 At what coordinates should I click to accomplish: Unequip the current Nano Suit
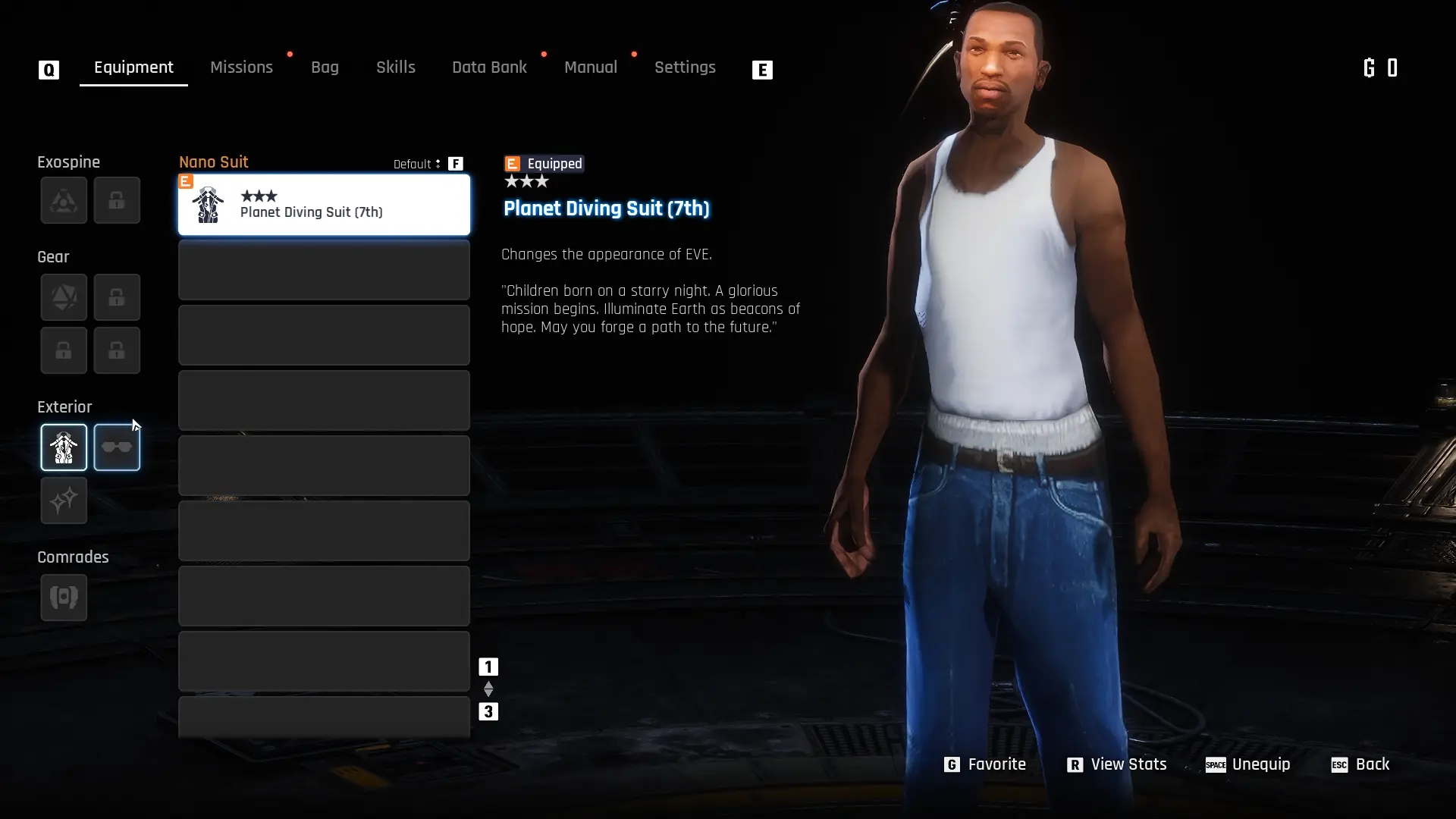tap(1248, 764)
